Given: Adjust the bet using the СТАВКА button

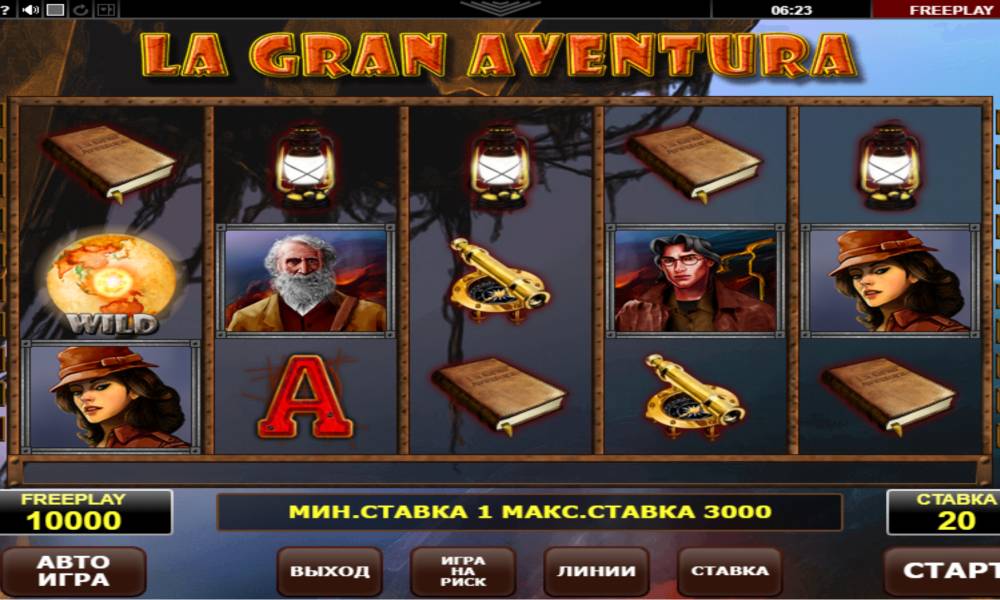Looking at the screenshot, I should point(730,572).
